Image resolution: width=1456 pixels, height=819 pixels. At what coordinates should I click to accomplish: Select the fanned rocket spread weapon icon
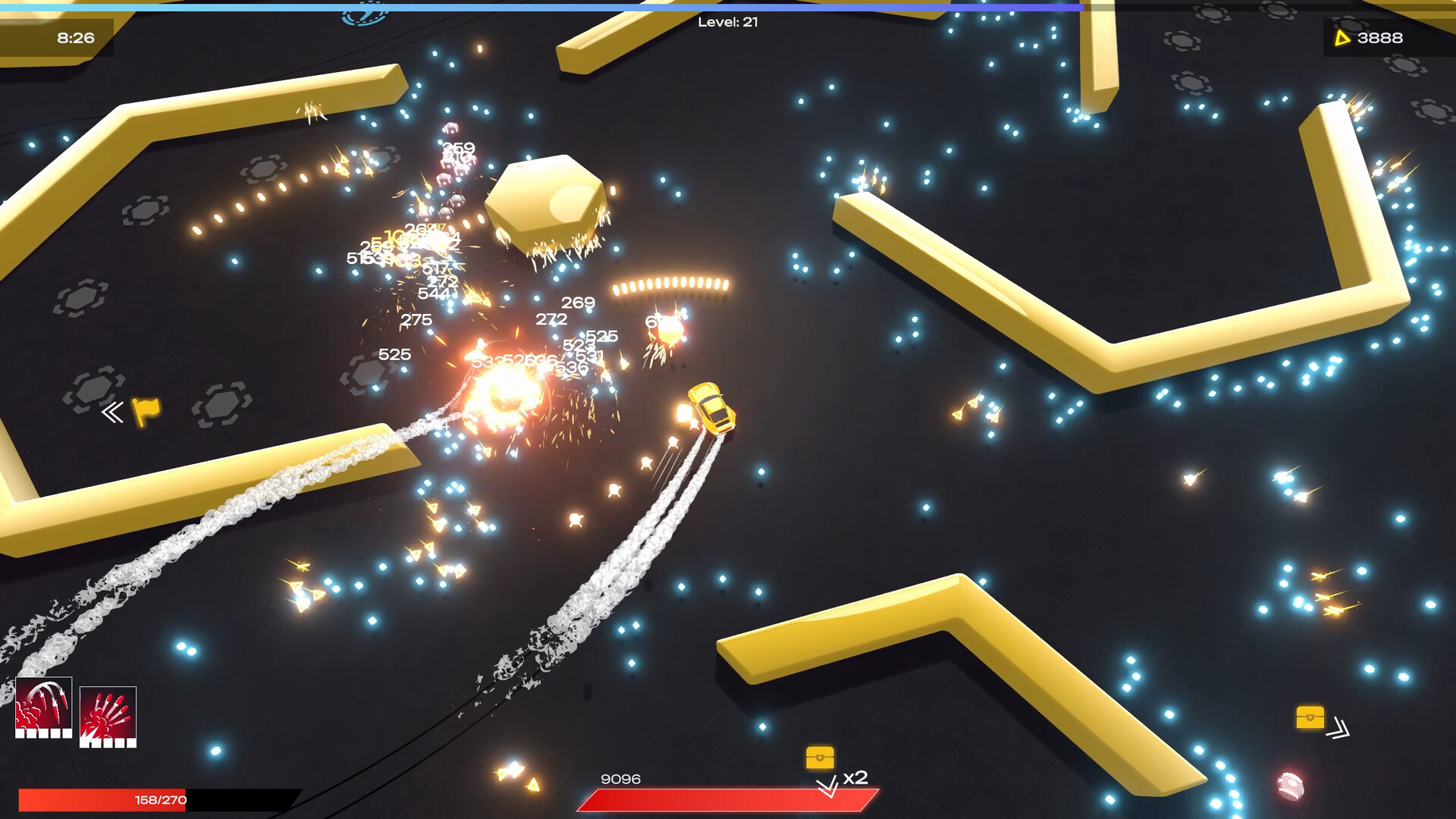pos(108,716)
